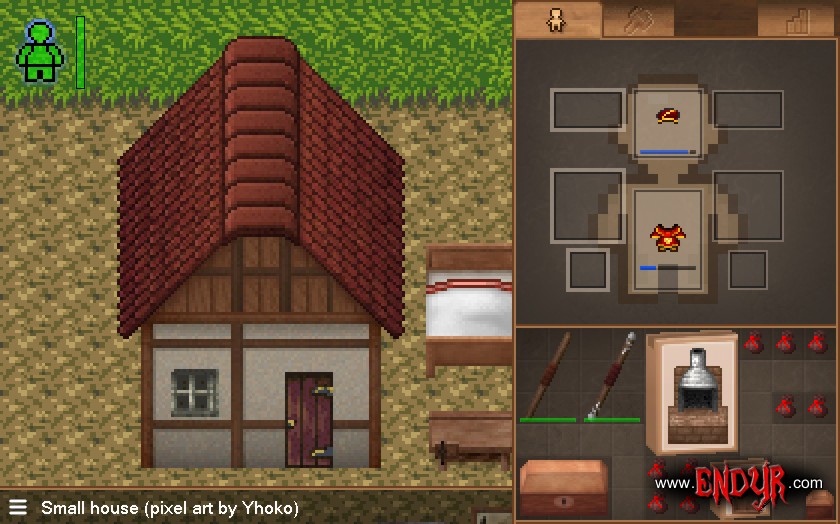Click the green player character icon
The width and height of the screenshot is (840, 524).
(x=40, y=52)
